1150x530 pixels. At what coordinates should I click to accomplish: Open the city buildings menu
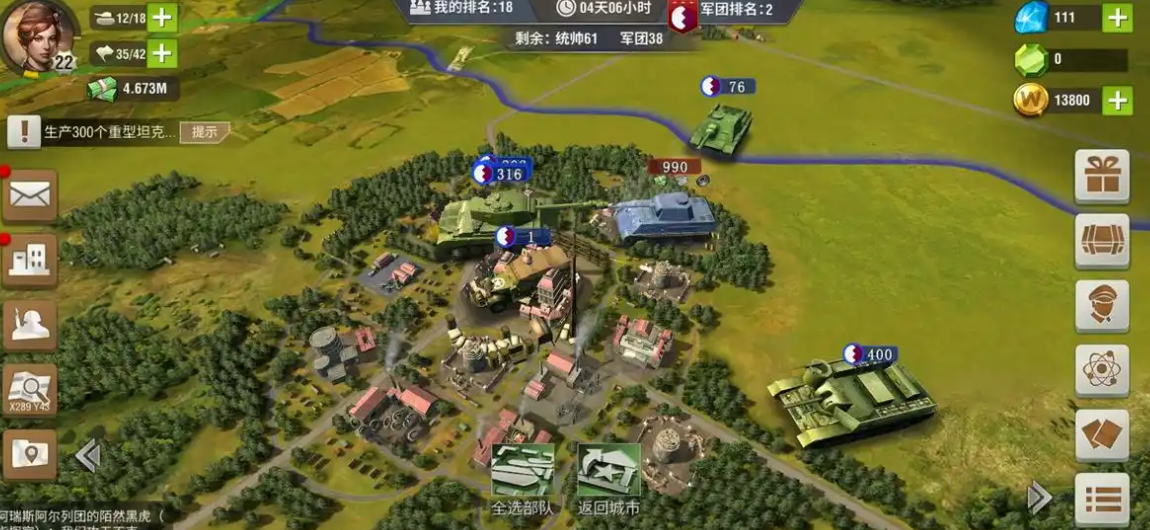30,260
